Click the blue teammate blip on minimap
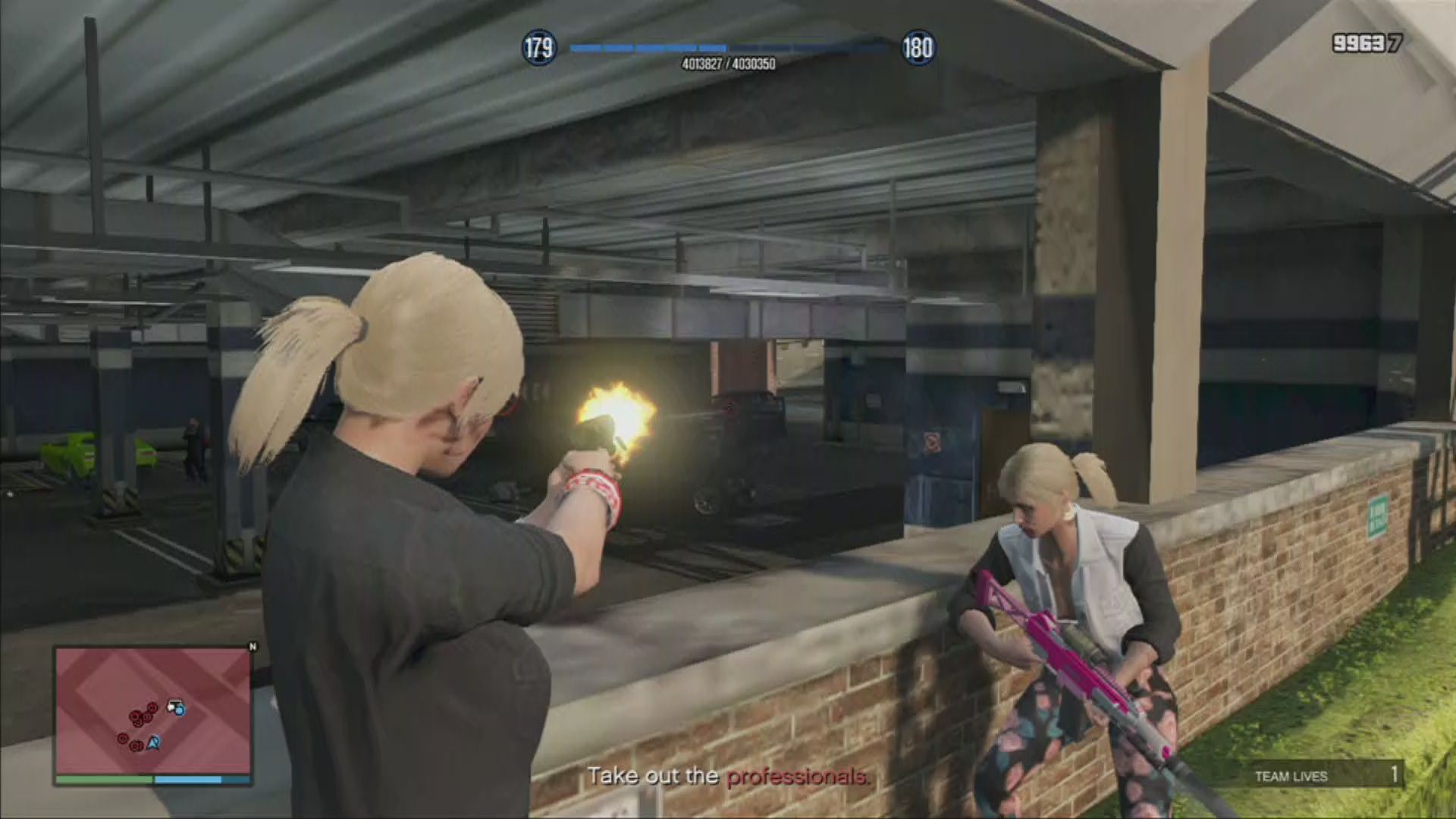This screenshot has height=819, width=1456. pos(179,710)
